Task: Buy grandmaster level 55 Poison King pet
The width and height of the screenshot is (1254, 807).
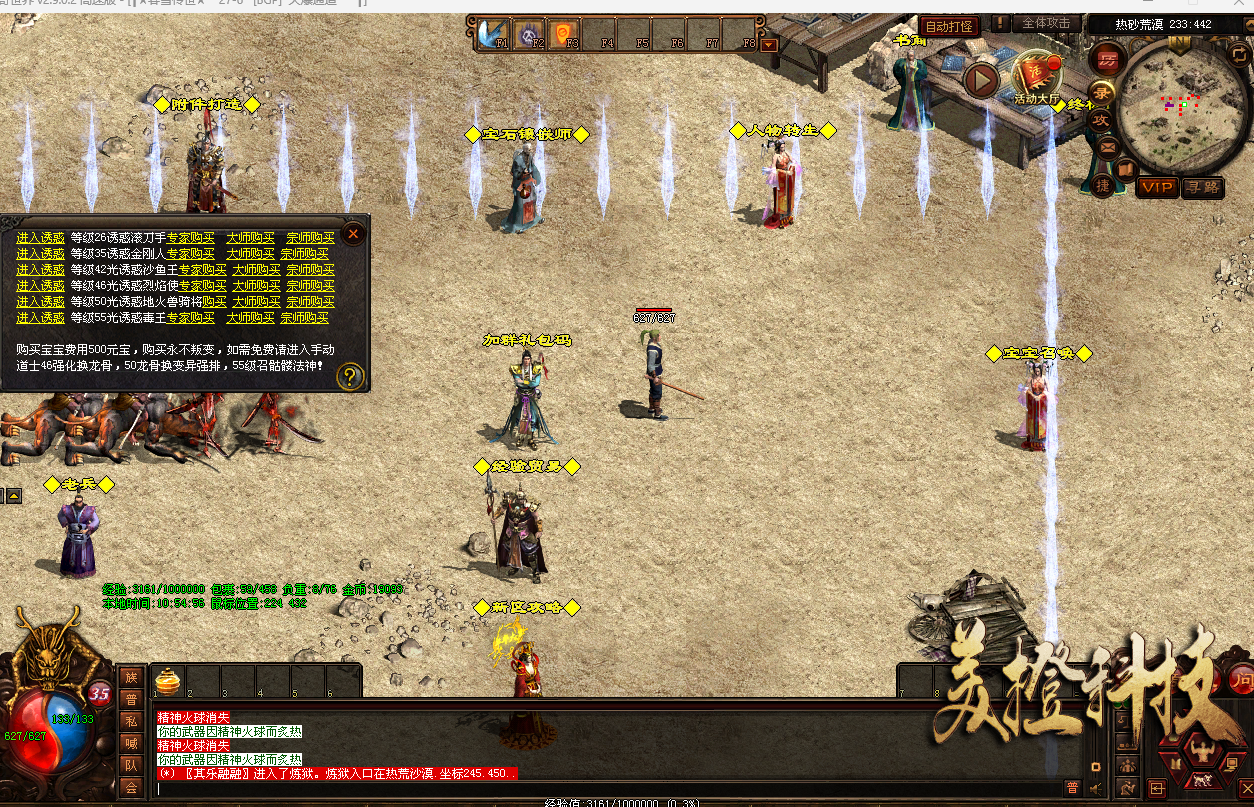Action: pyautogui.click(x=305, y=318)
